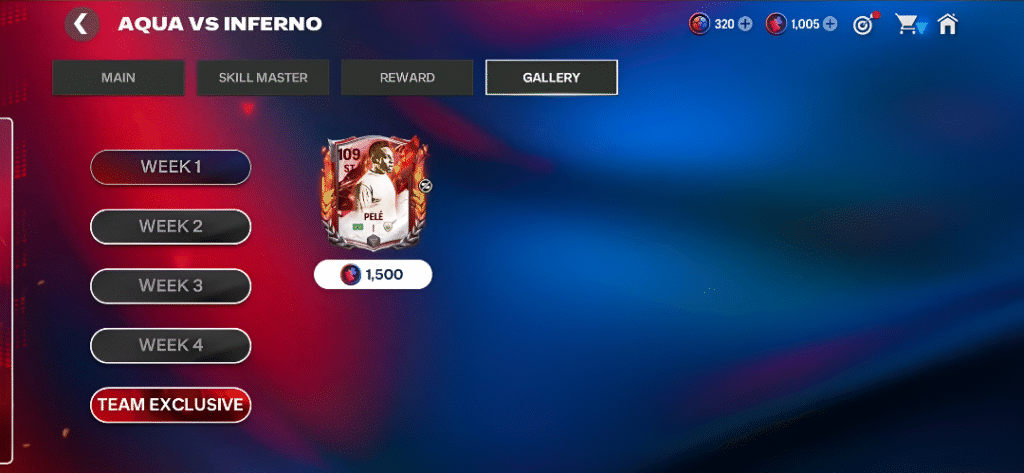The width and height of the screenshot is (1024, 473).
Task: Open the target objectives icon
Action: pyautogui.click(x=864, y=24)
